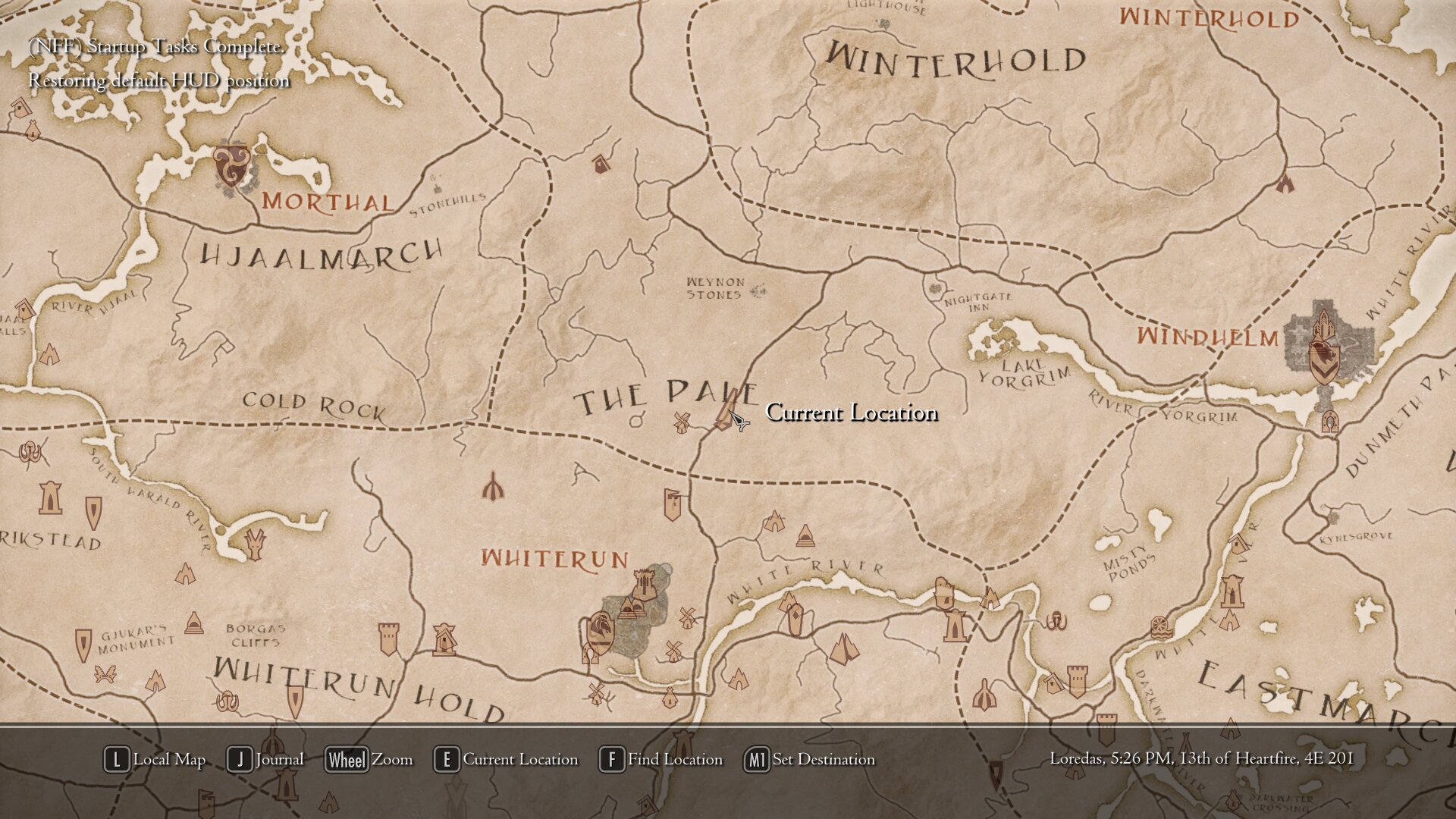
Task: Click the Kynesgrove settlement marker
Action: (1333, 519)
